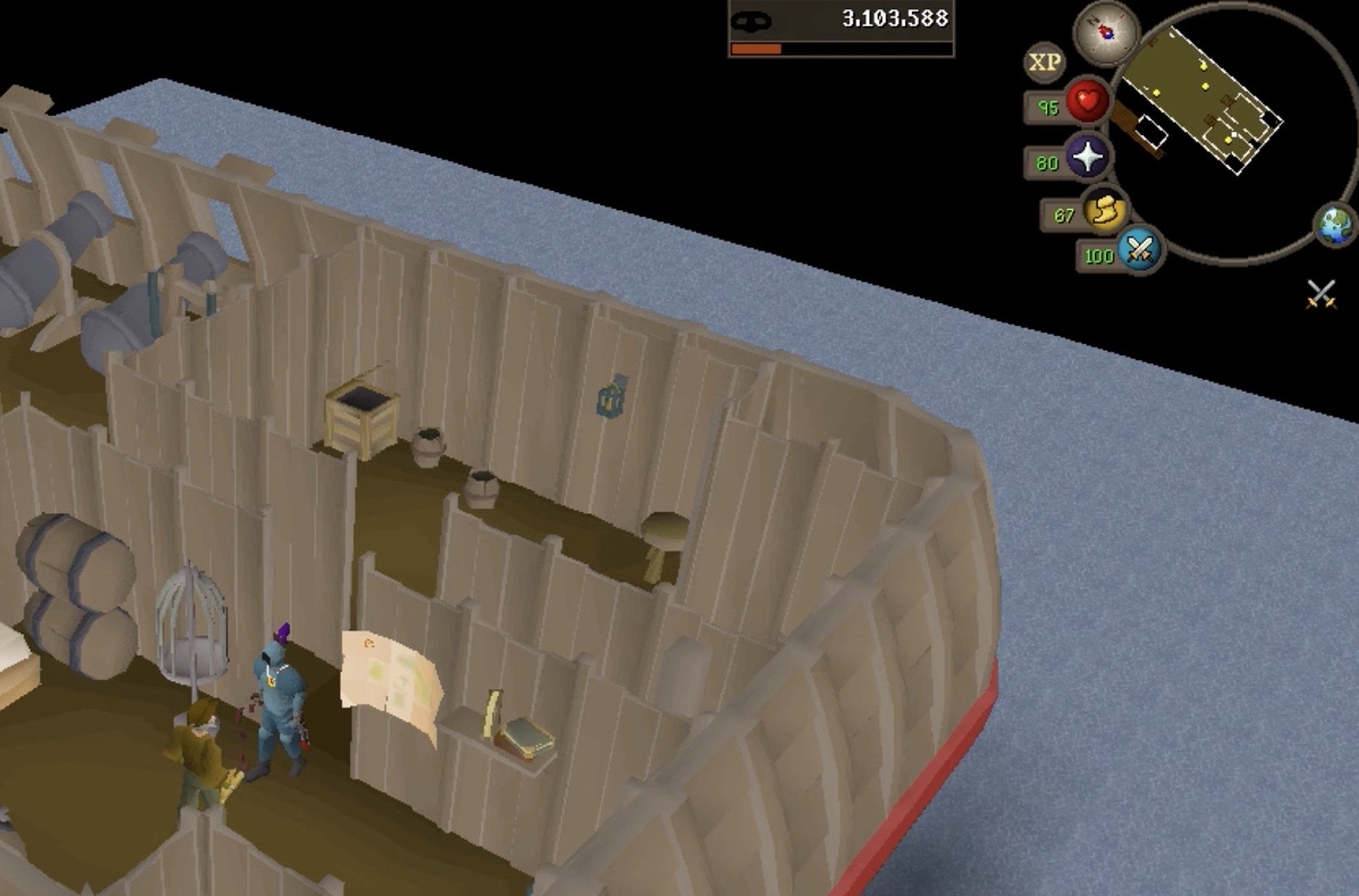Open the XP tracker counter panel
This screenshot has height=896, width=1359.
tap(841, 28)
